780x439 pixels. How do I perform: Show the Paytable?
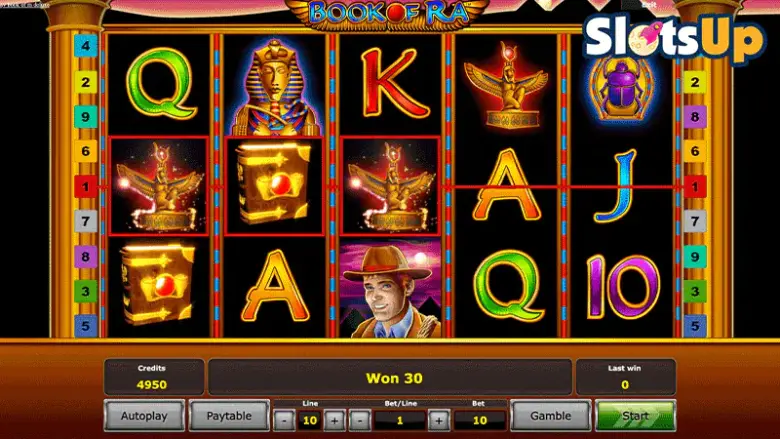tap(229, 415)
